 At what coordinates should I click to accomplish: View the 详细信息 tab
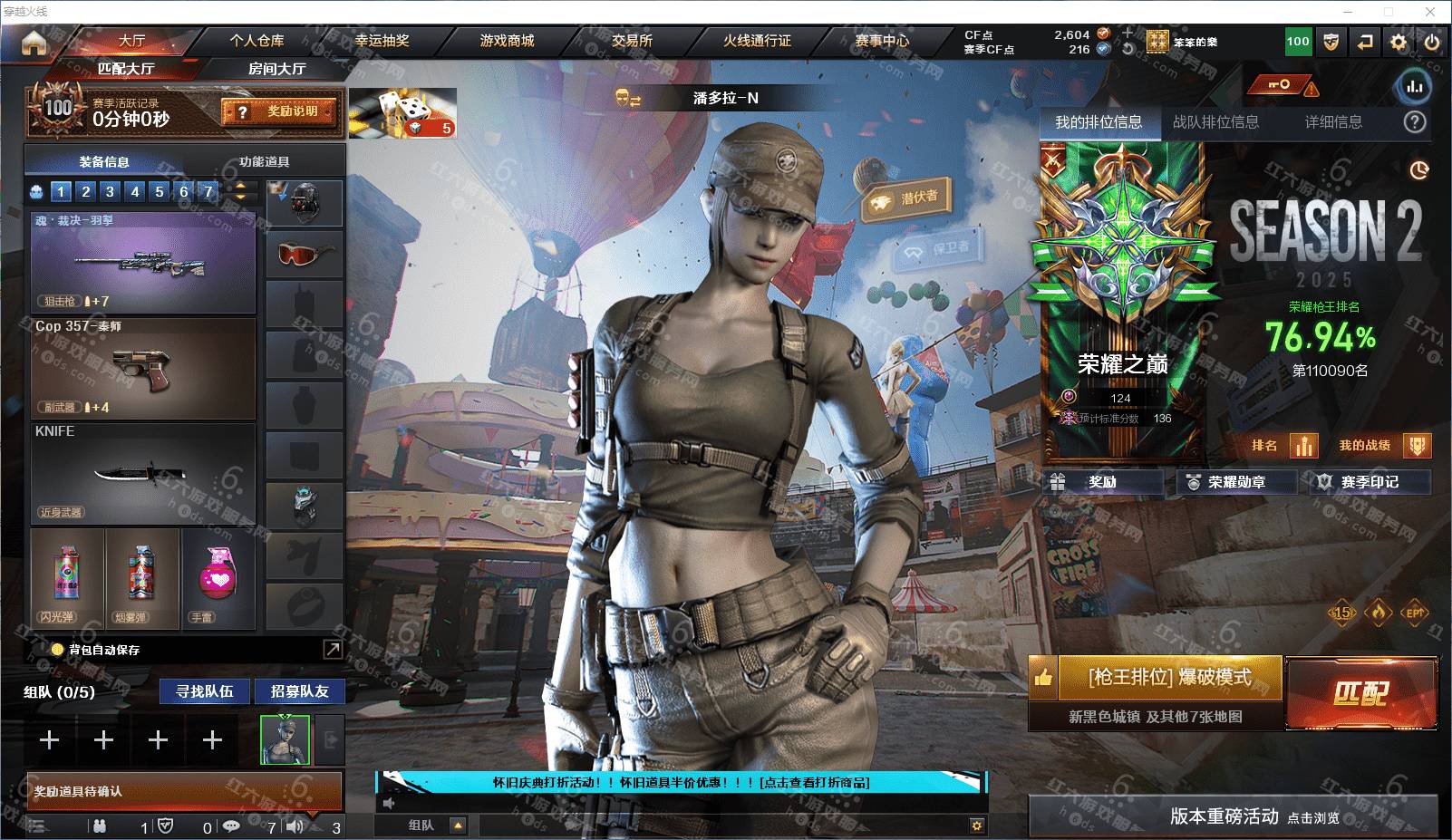(1332, 122)
